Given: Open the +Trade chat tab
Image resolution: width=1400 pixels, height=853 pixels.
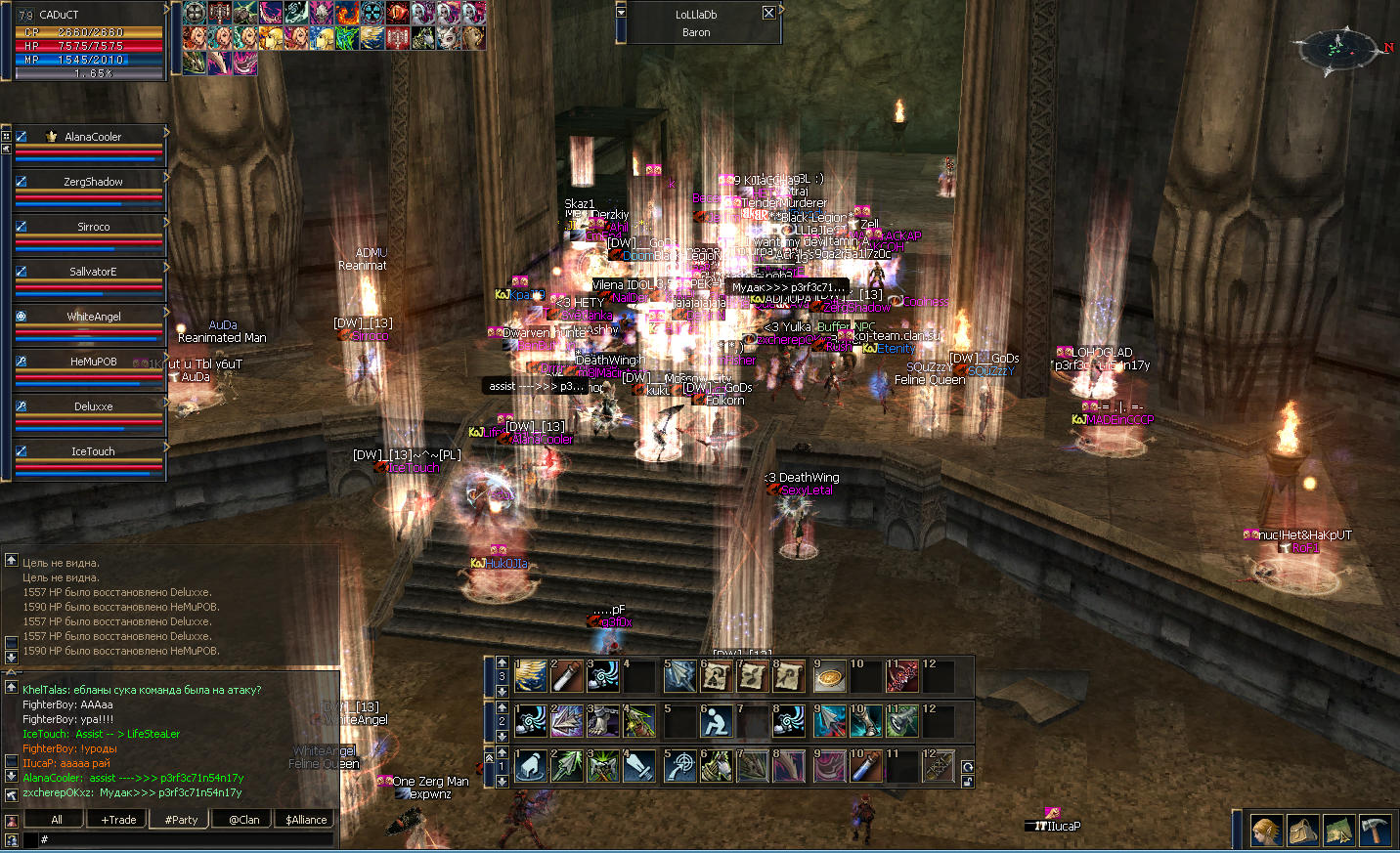Looking at the screenshot, I should pos(119,820).
